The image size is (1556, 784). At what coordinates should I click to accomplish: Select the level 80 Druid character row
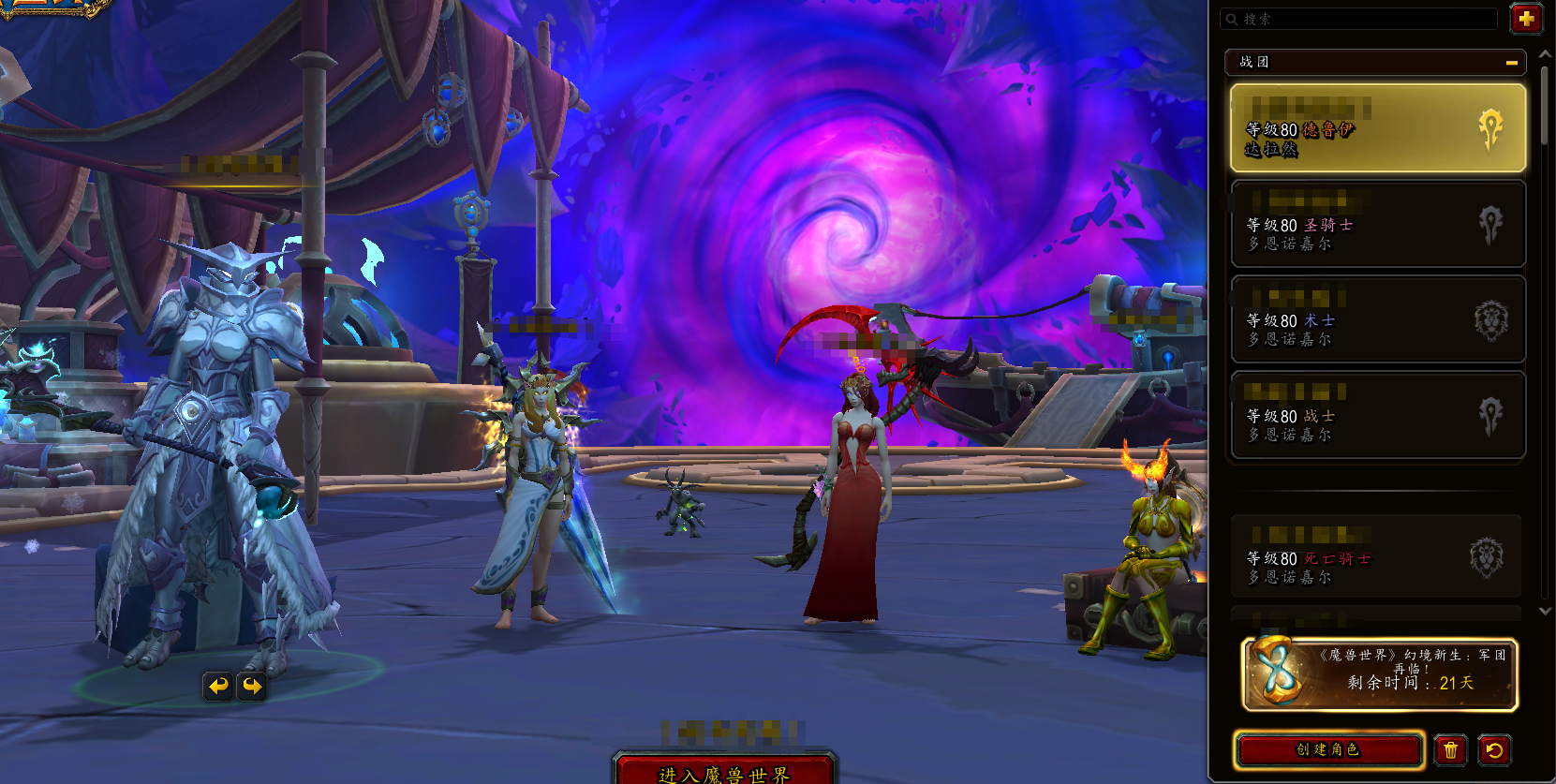pos(1377,128)
